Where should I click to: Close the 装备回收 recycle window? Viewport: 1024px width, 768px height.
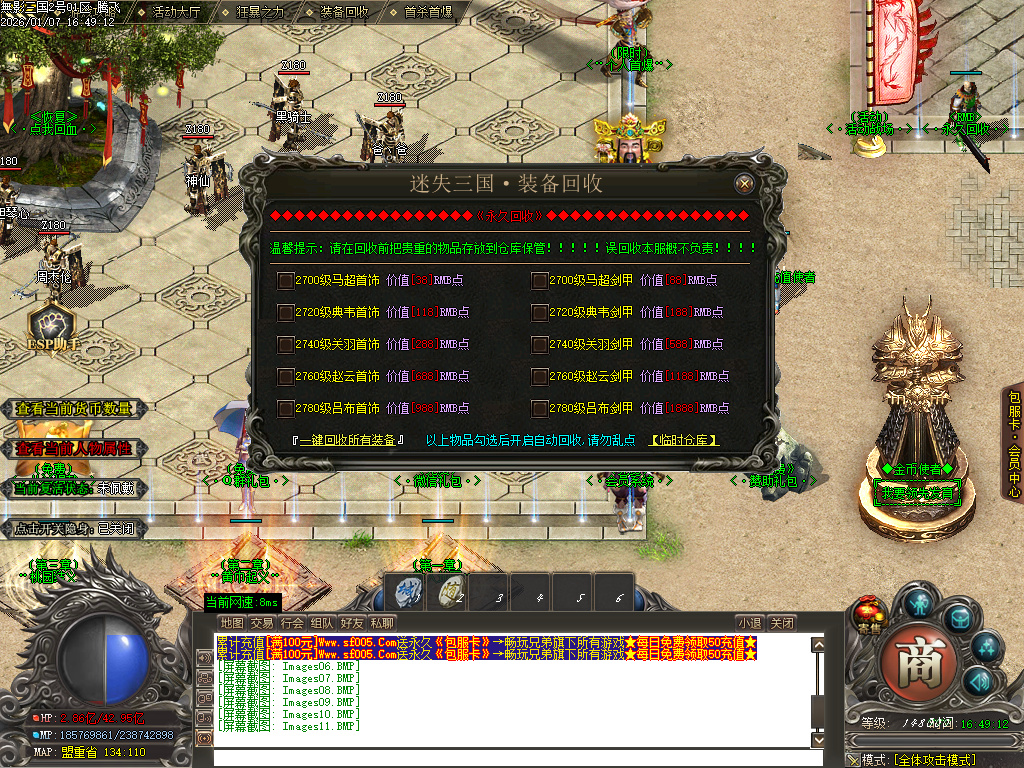[x=744, y=184]
